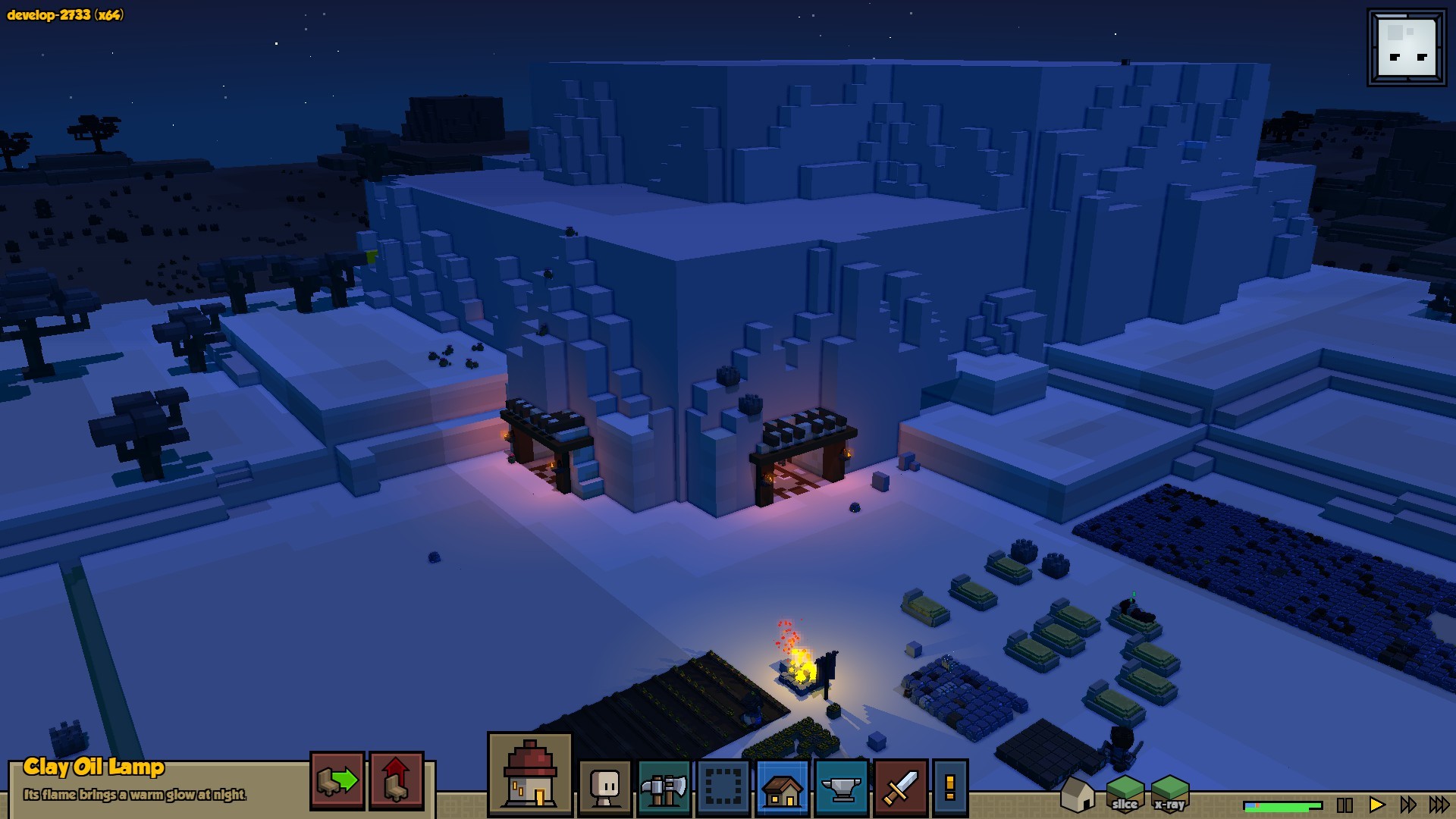Open the fight menu sword icon
The height and width of the screenshot is (819, 1456).
point(900,787)
